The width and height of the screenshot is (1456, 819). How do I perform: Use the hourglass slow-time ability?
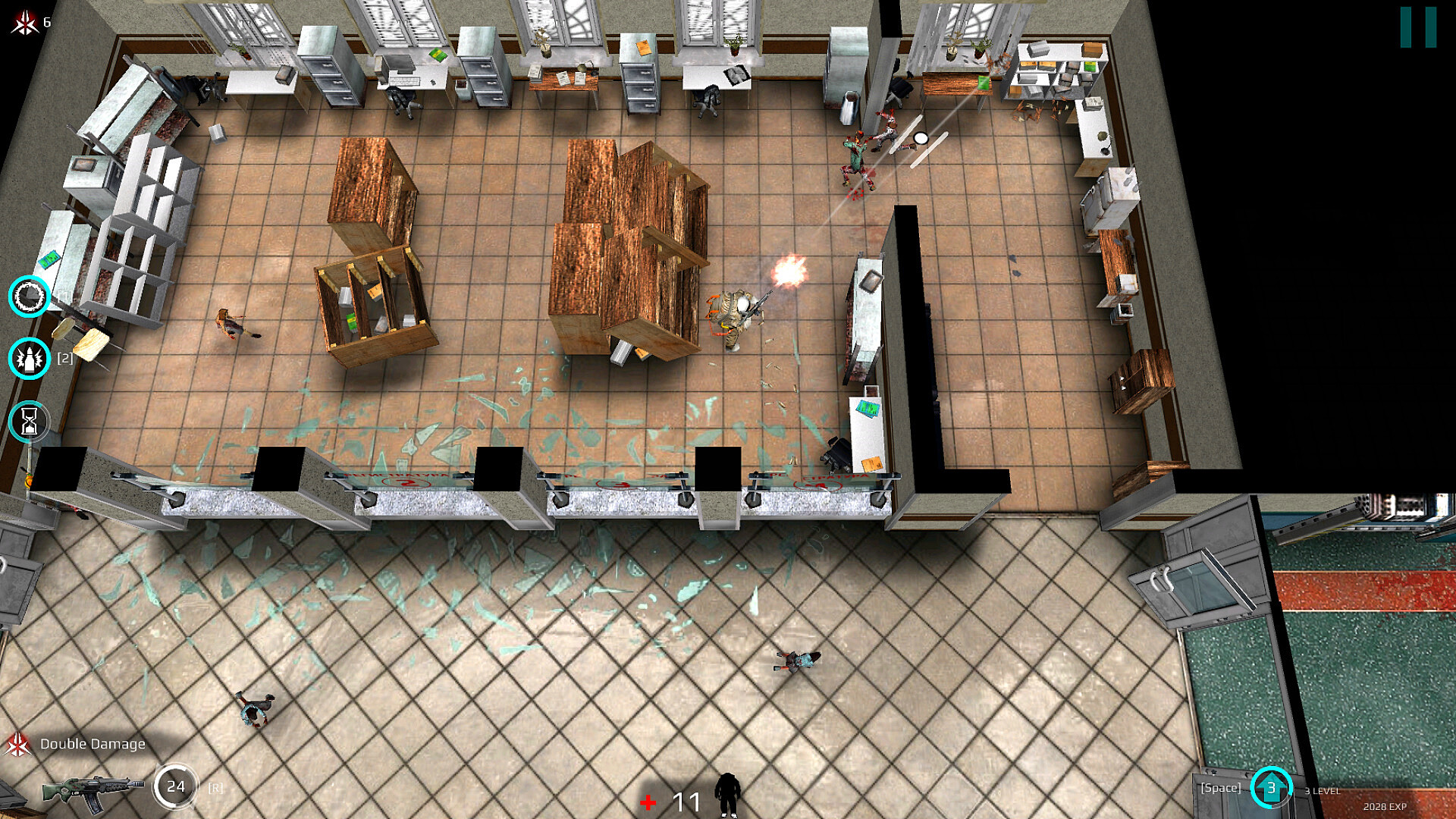pos(30,422)
